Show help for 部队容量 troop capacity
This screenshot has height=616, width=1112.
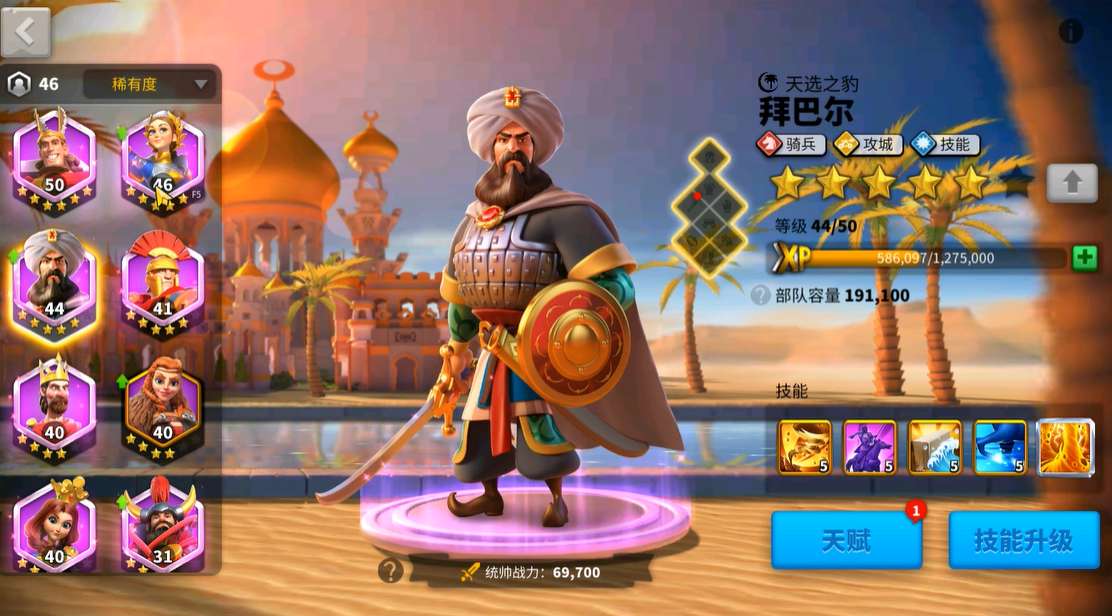pos(761,295)
